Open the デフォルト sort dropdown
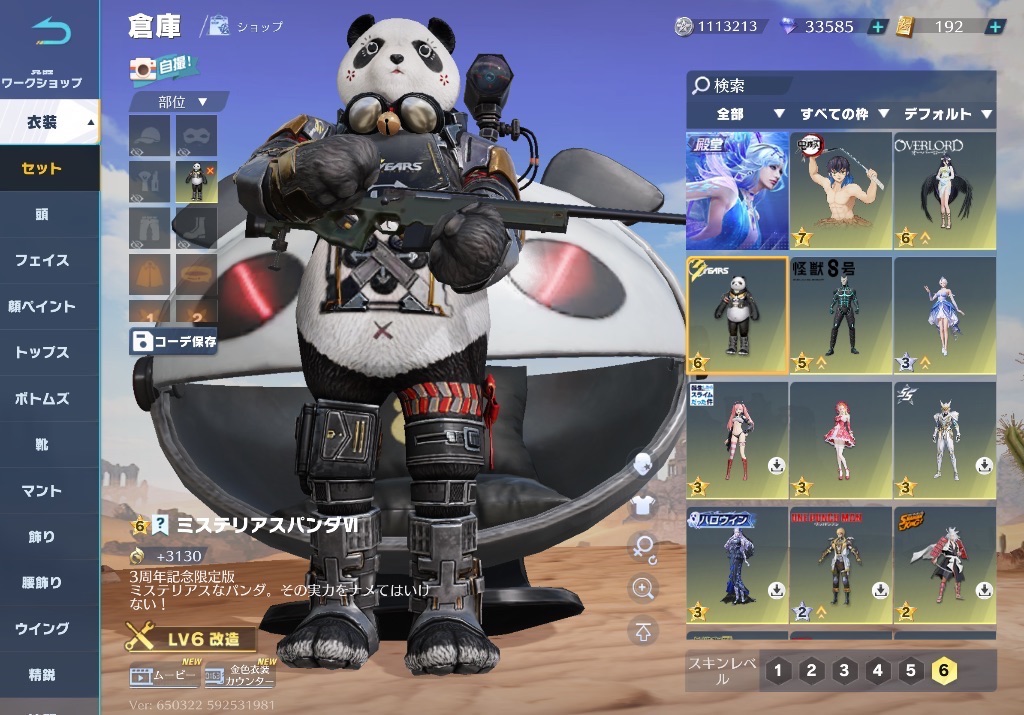This screenshot has width=1024, height=715. (x=946, y=114)
